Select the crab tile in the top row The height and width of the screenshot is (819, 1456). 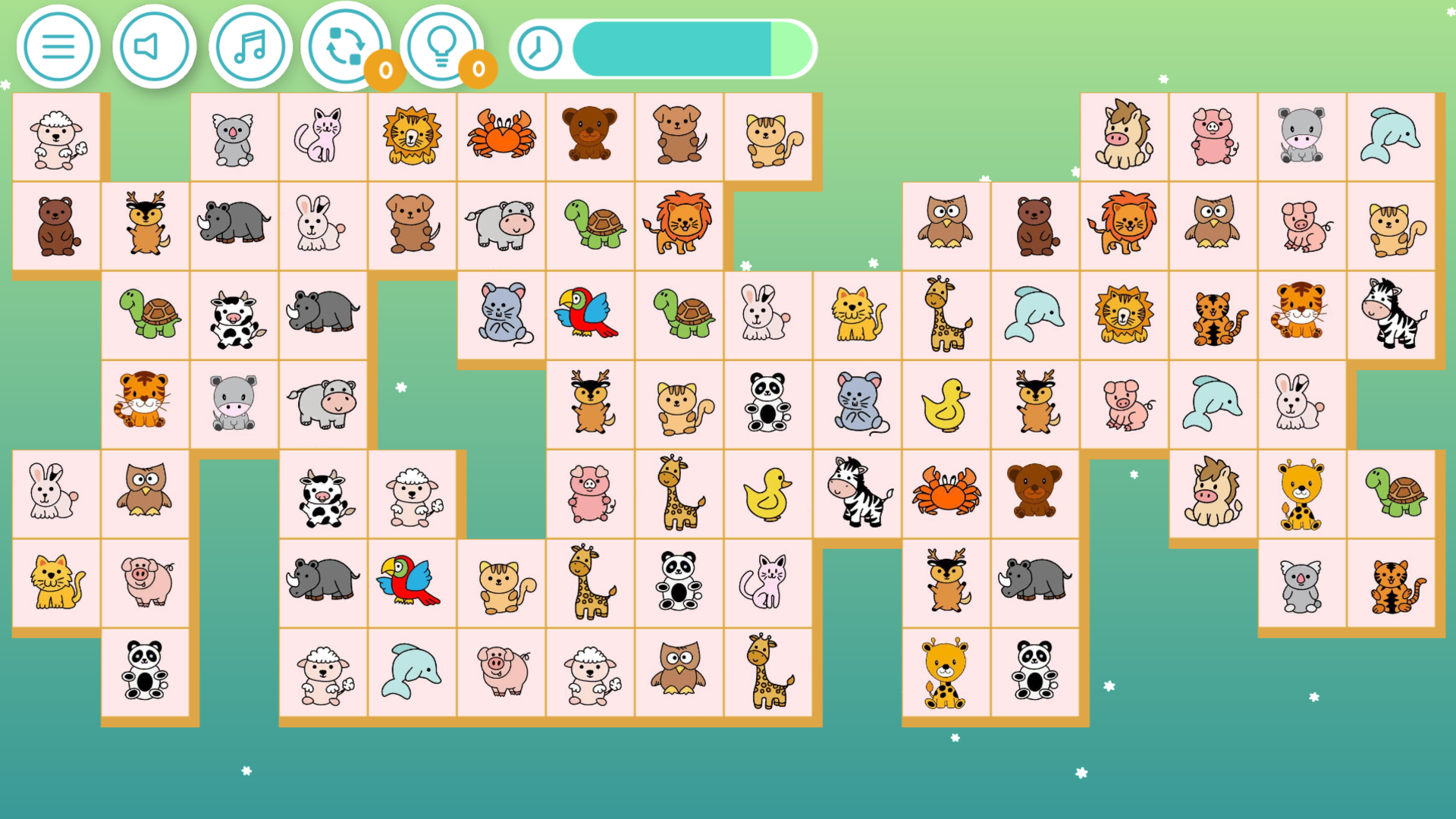click(500, 137)
